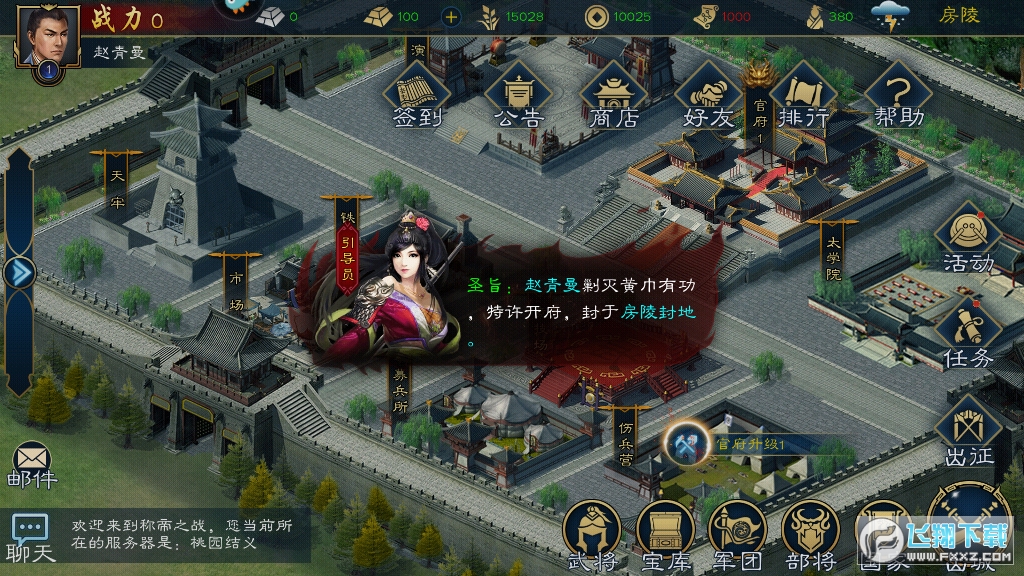
Task: Click the plus button beside gold ingots
Action: point(451,16)
